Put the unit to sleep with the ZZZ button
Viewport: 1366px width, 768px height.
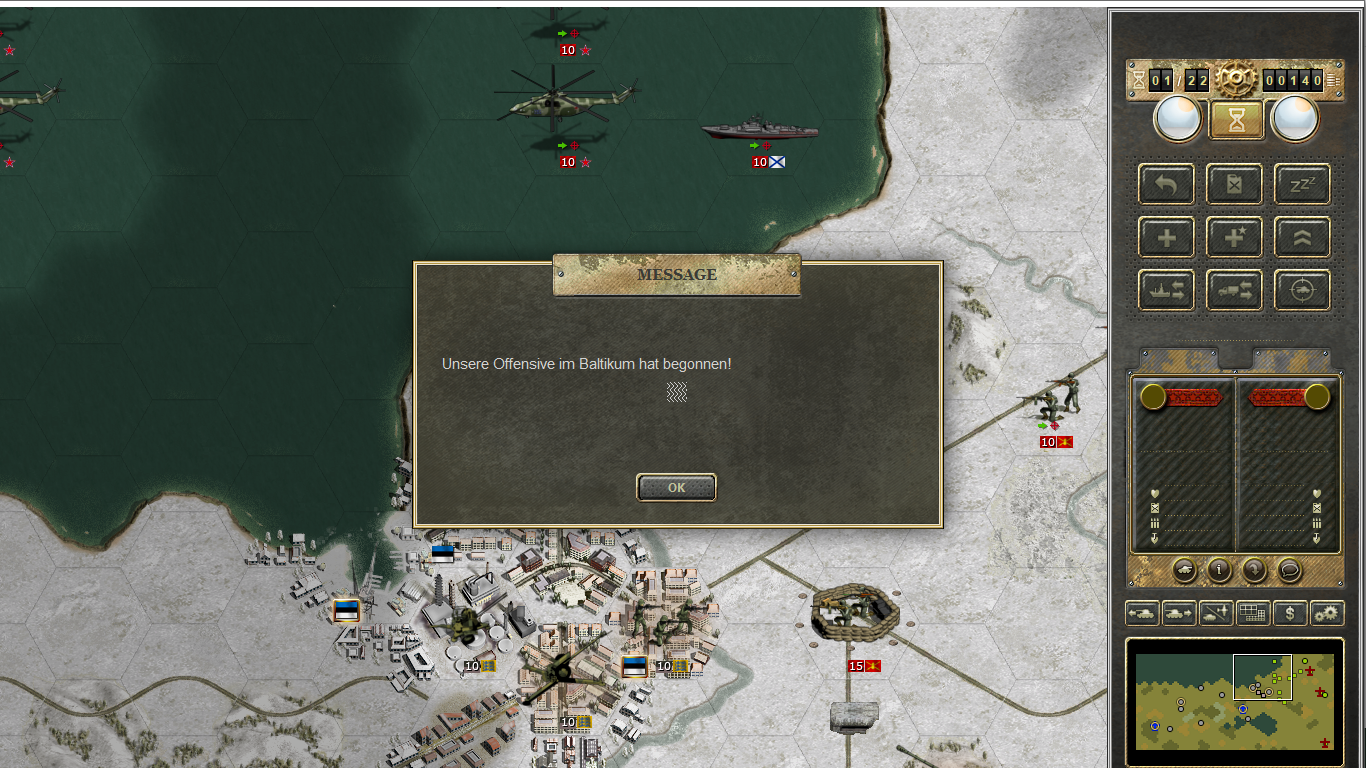tap(1302, 184)
